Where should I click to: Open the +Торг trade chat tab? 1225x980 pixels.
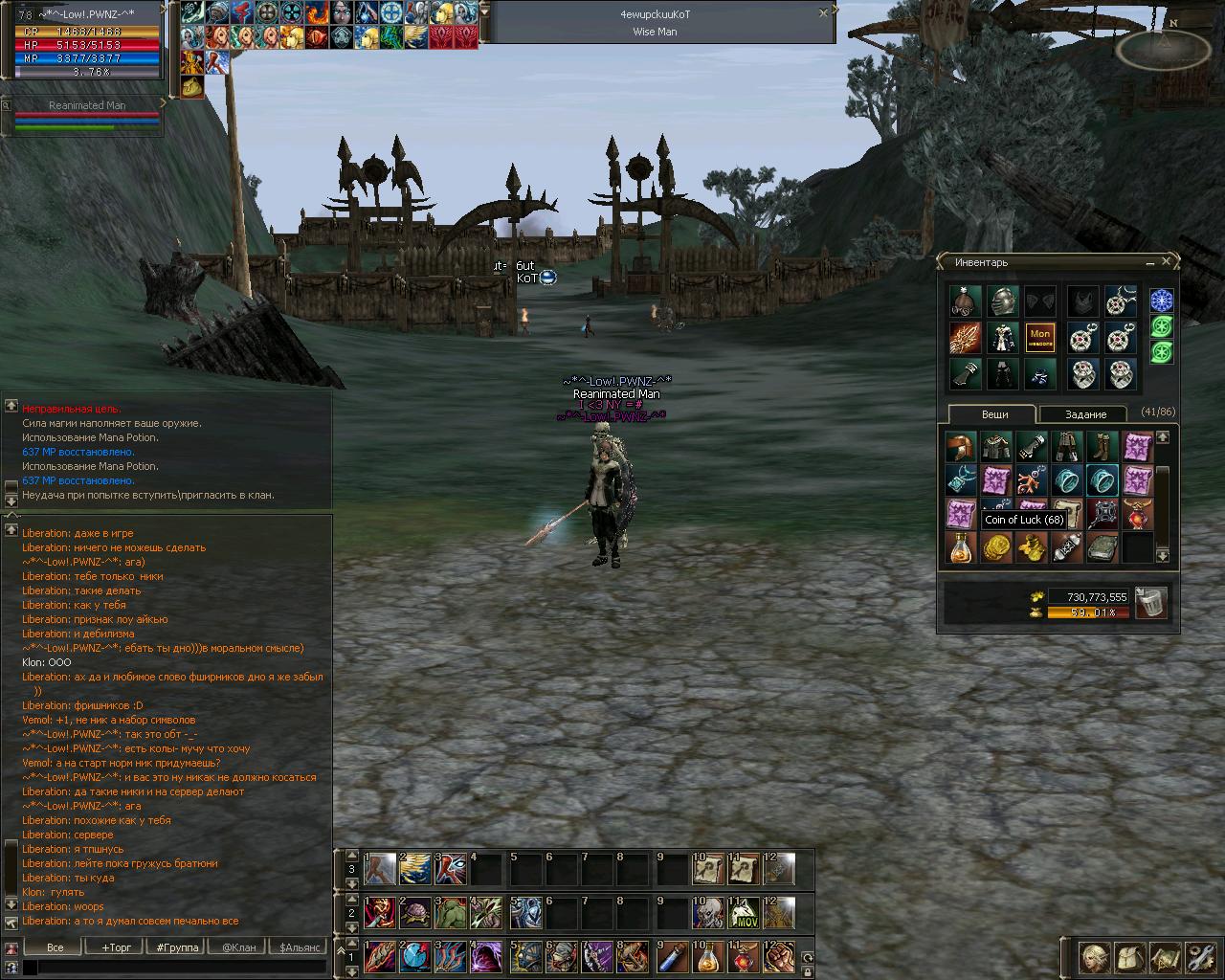point(117,947)
